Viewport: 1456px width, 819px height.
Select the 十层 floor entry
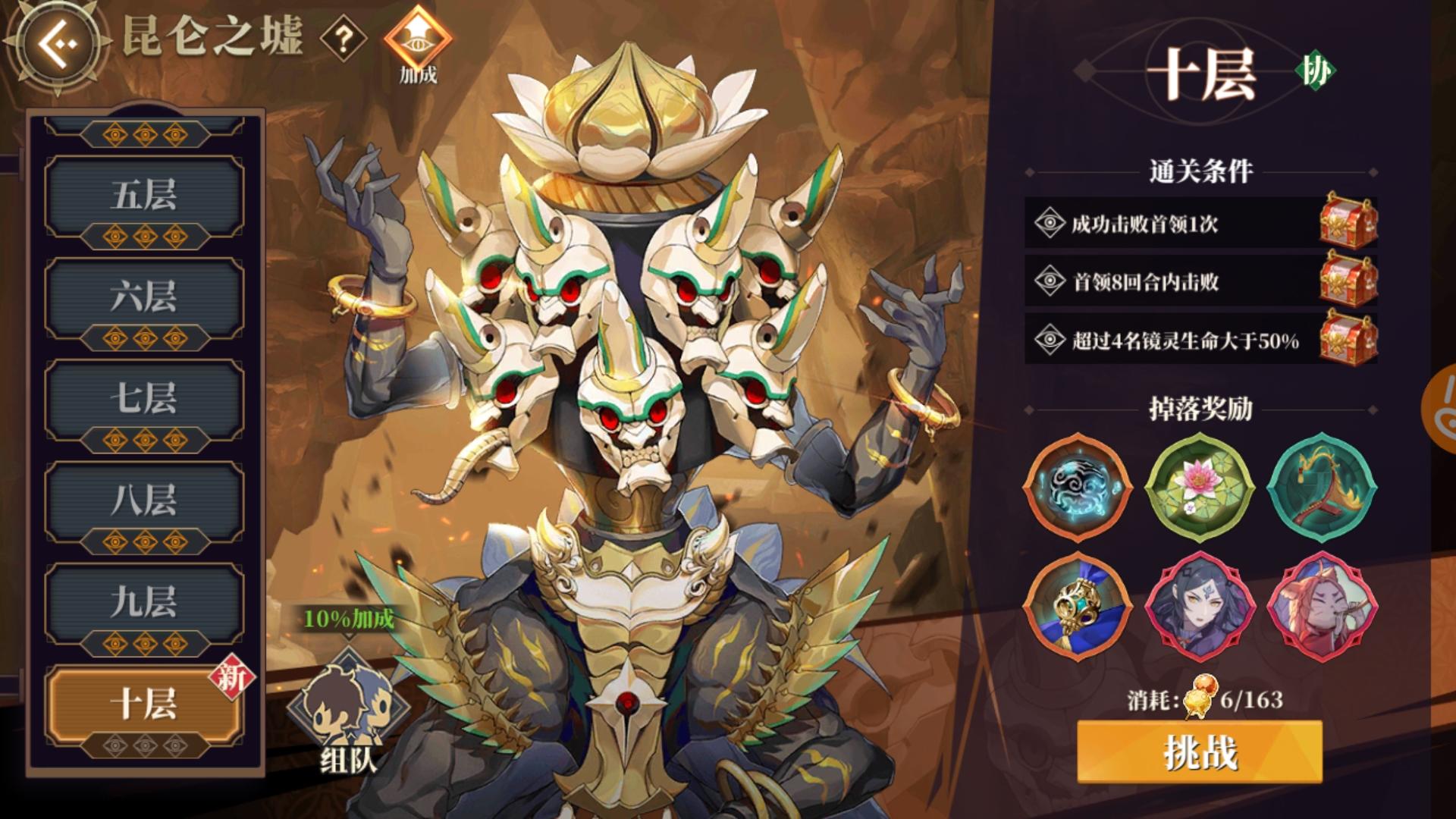[144, 704]
